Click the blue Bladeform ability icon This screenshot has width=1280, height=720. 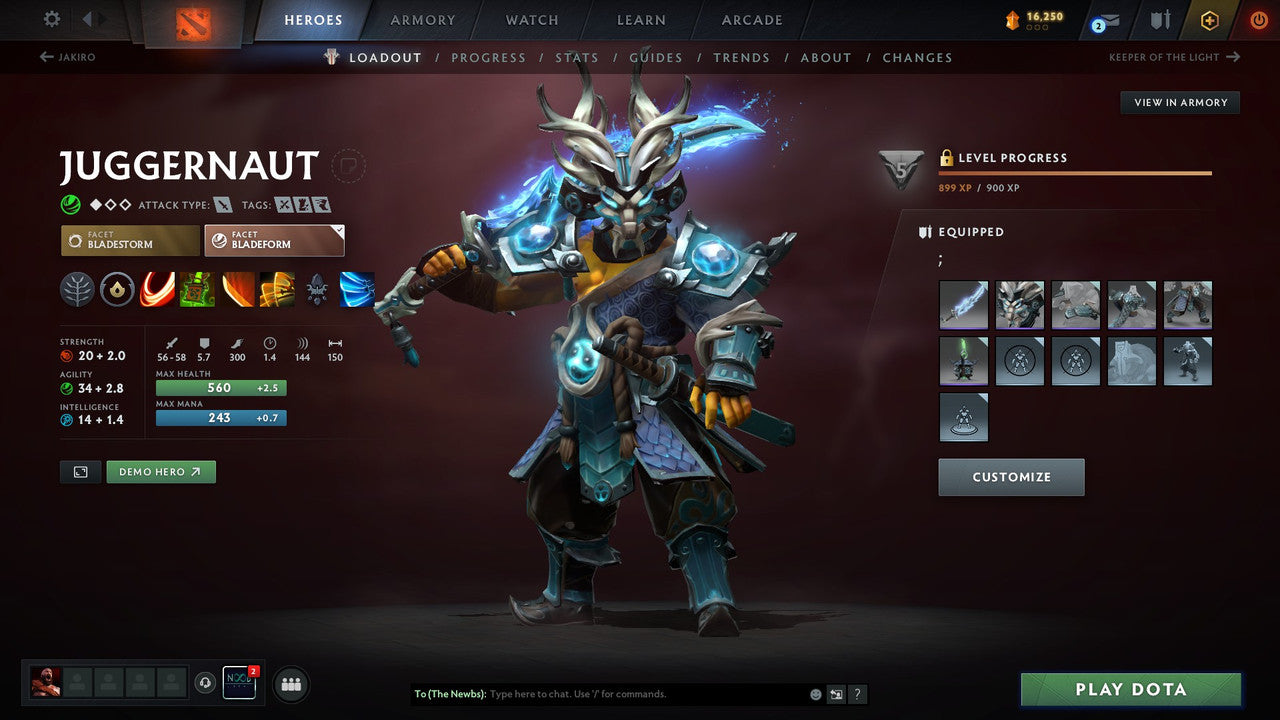pyautogui.click(x=357, y=290)
